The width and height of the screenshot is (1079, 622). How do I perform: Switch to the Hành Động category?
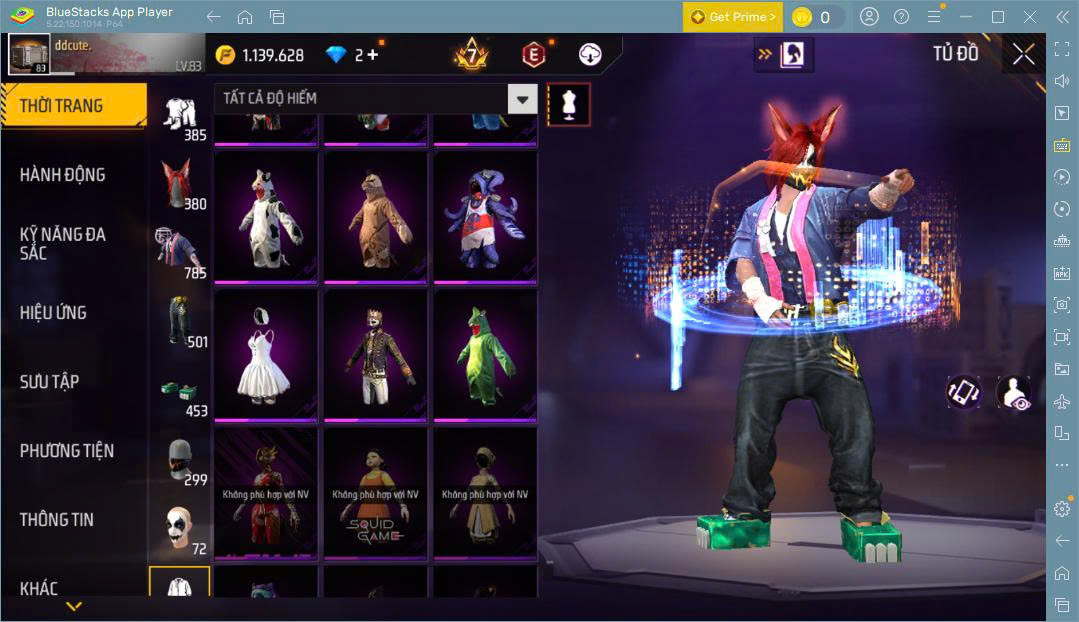[62, 175]
